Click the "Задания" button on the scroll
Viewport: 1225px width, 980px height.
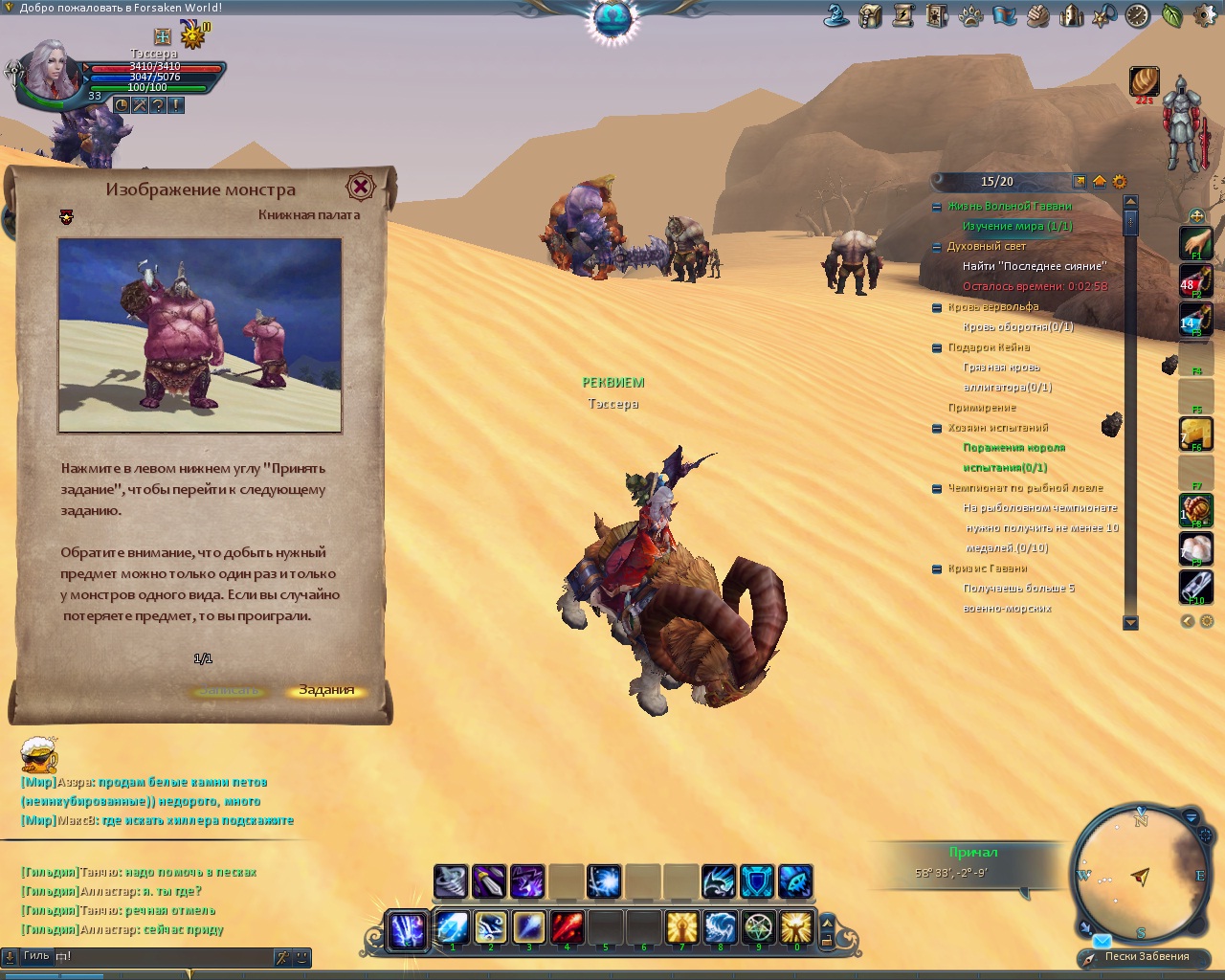tap(326, 690)
